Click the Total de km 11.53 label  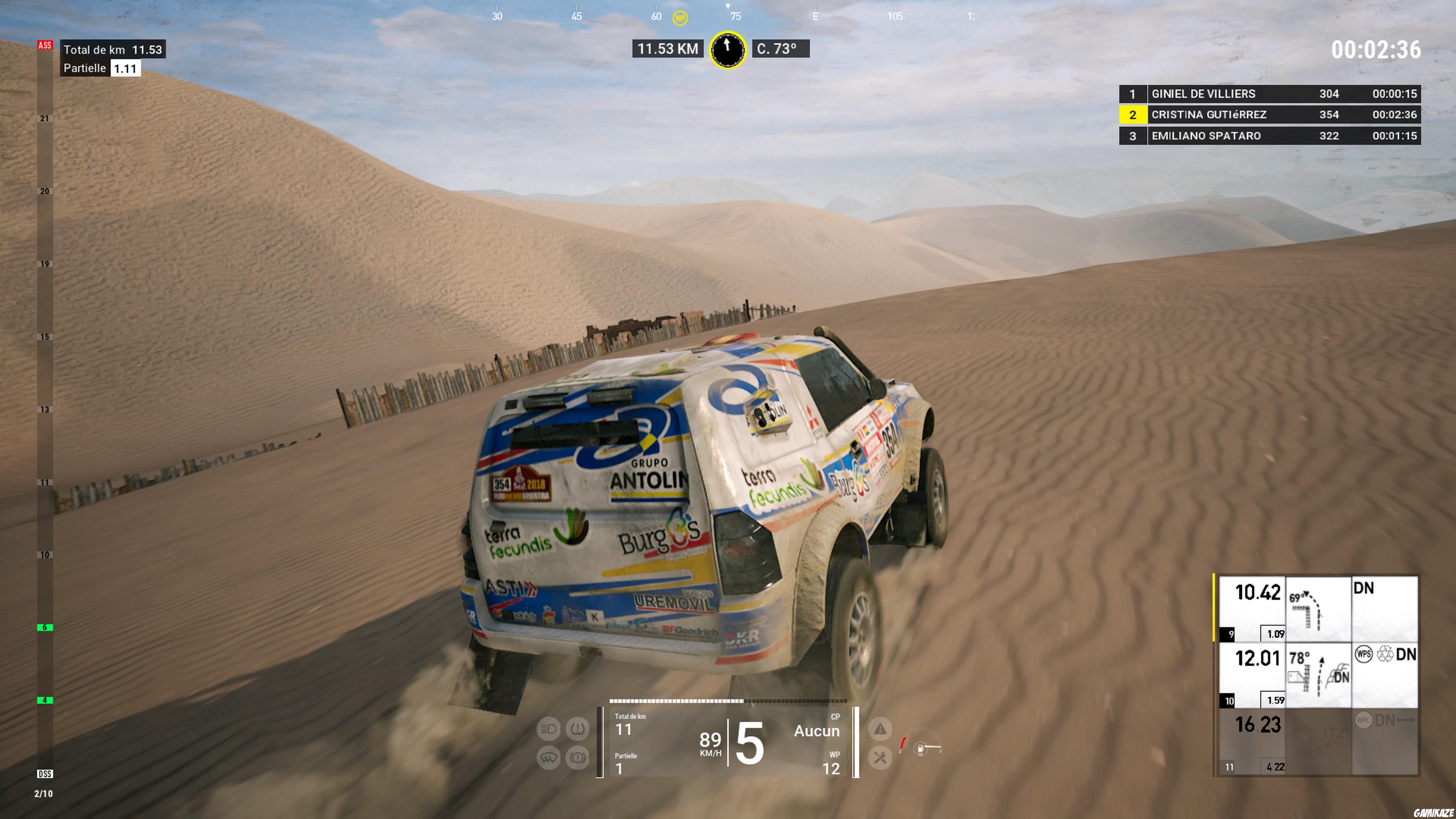click(x=112, y=50)
